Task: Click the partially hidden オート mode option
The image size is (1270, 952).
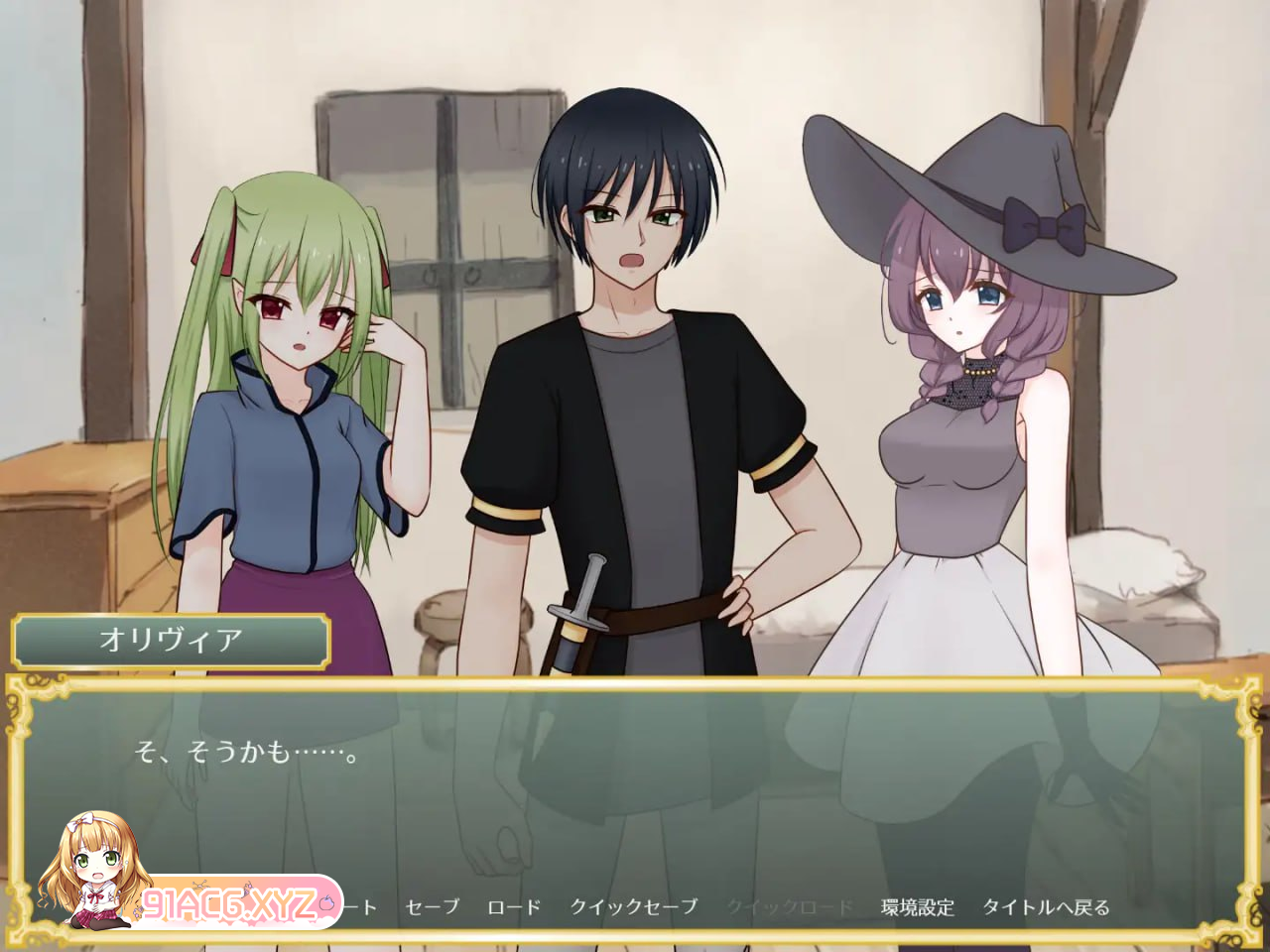Action: 358,904
